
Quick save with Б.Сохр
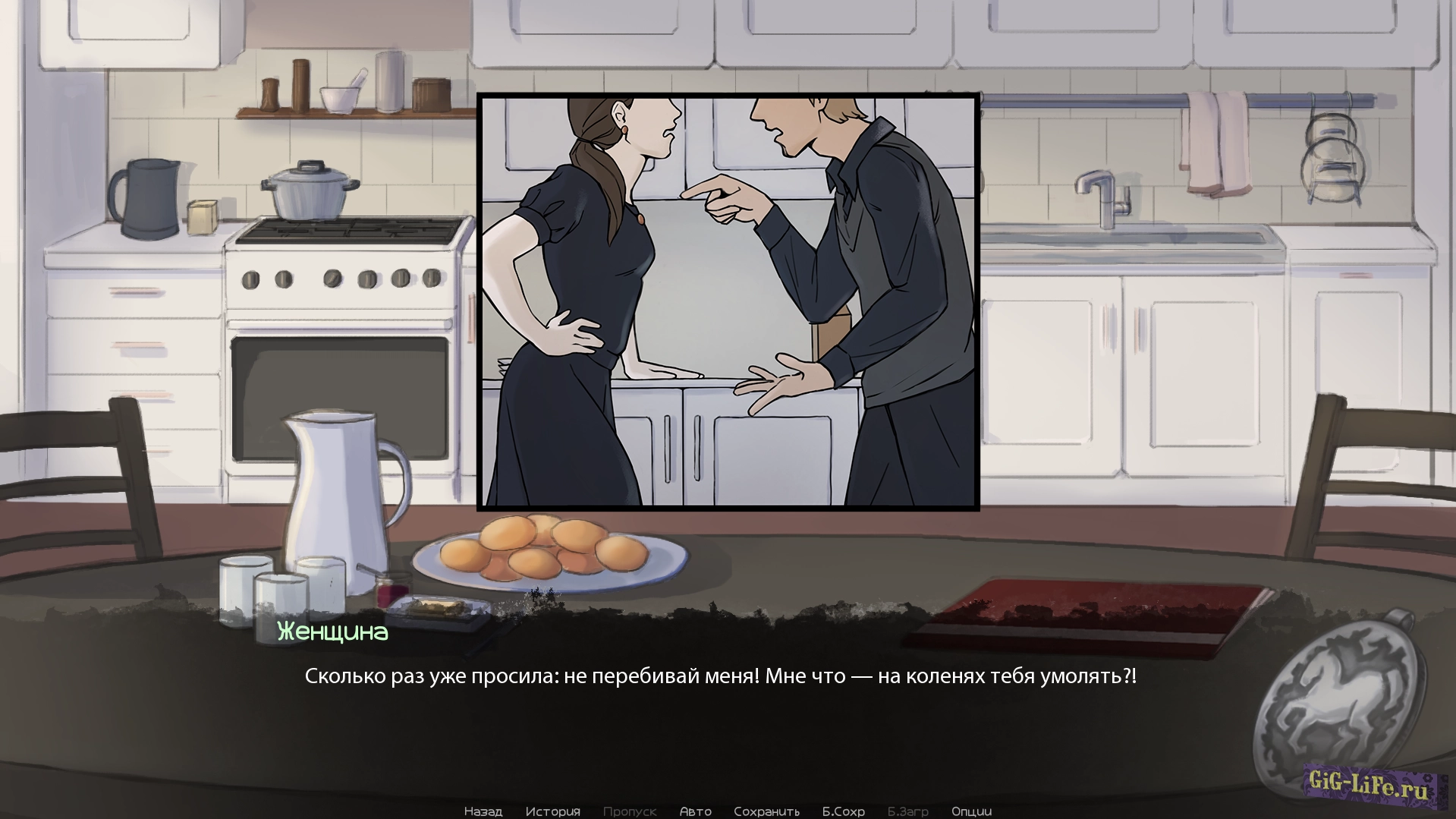(x=843, y=811)
